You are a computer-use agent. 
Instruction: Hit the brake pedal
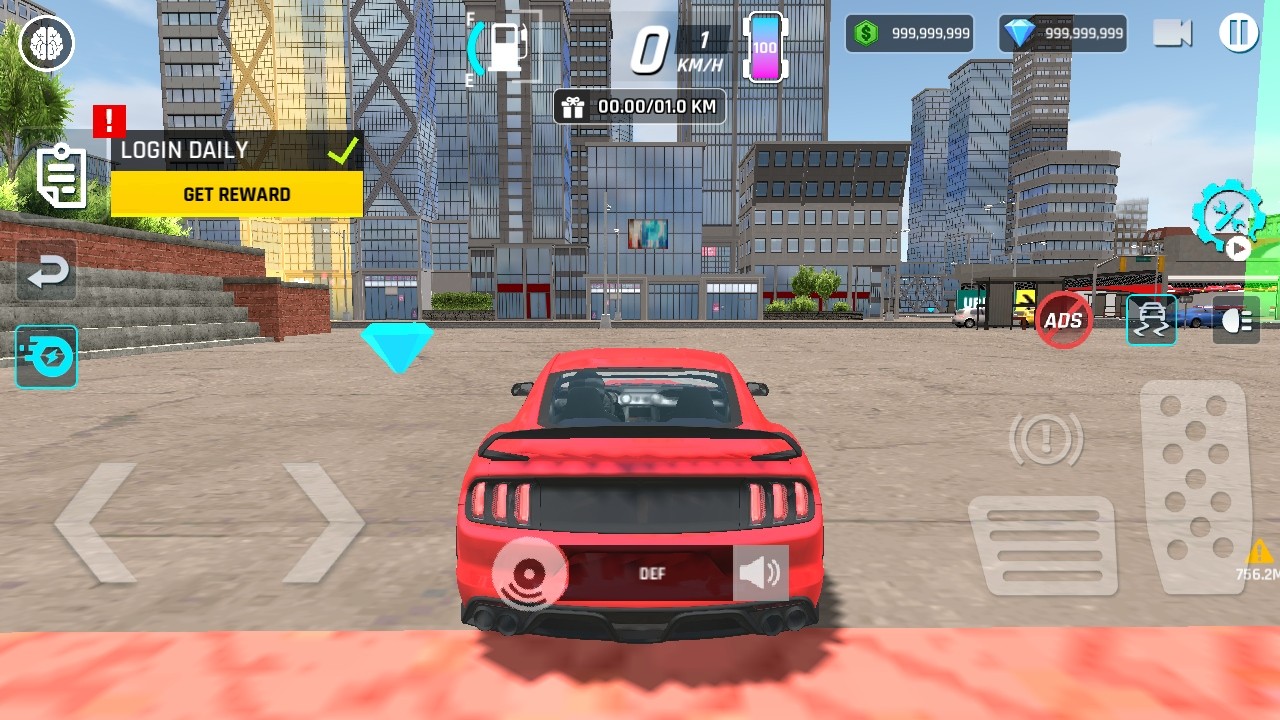[x=1042, y=546]
